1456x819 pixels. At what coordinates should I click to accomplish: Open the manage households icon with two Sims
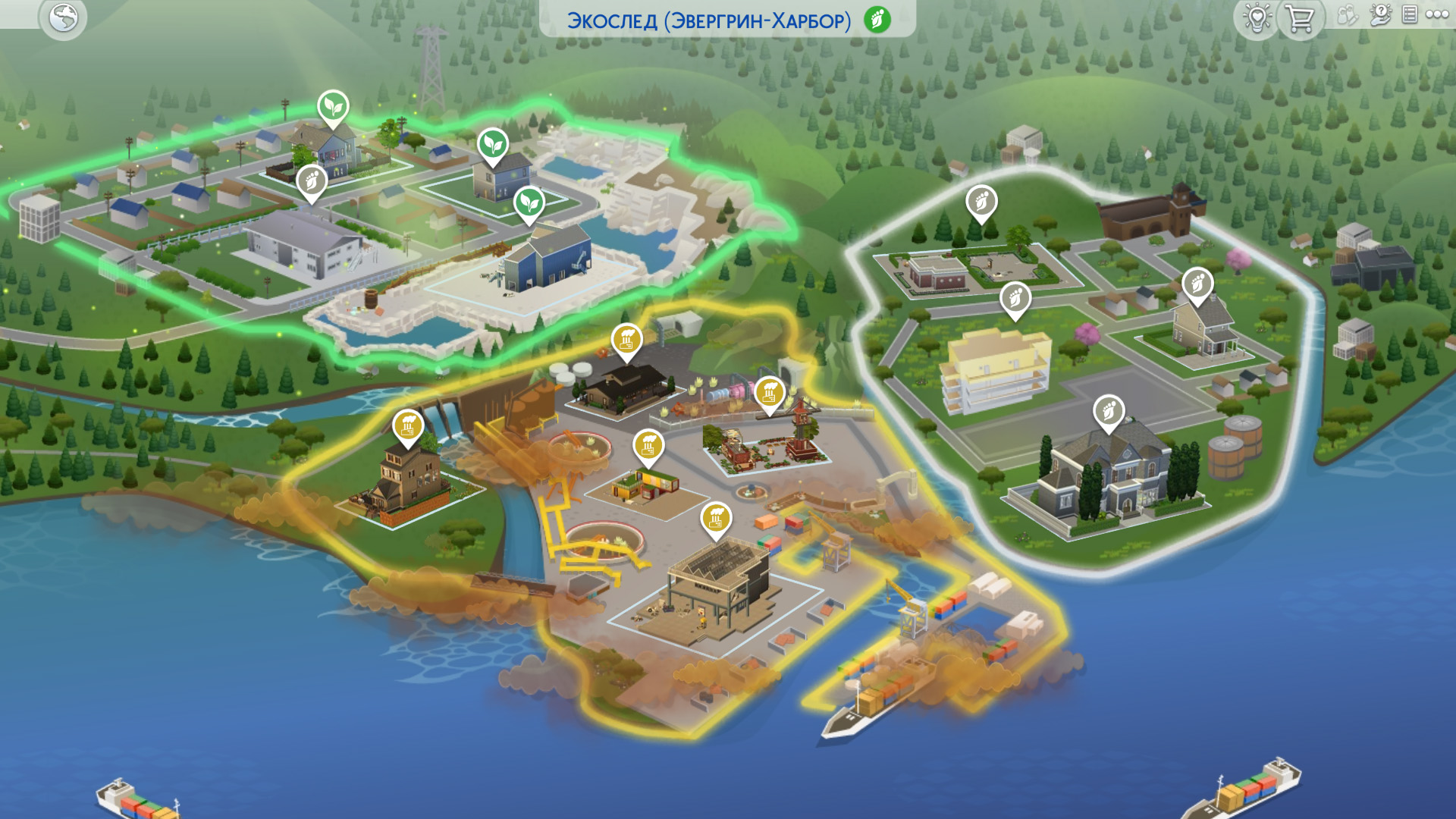(1347, 15)
